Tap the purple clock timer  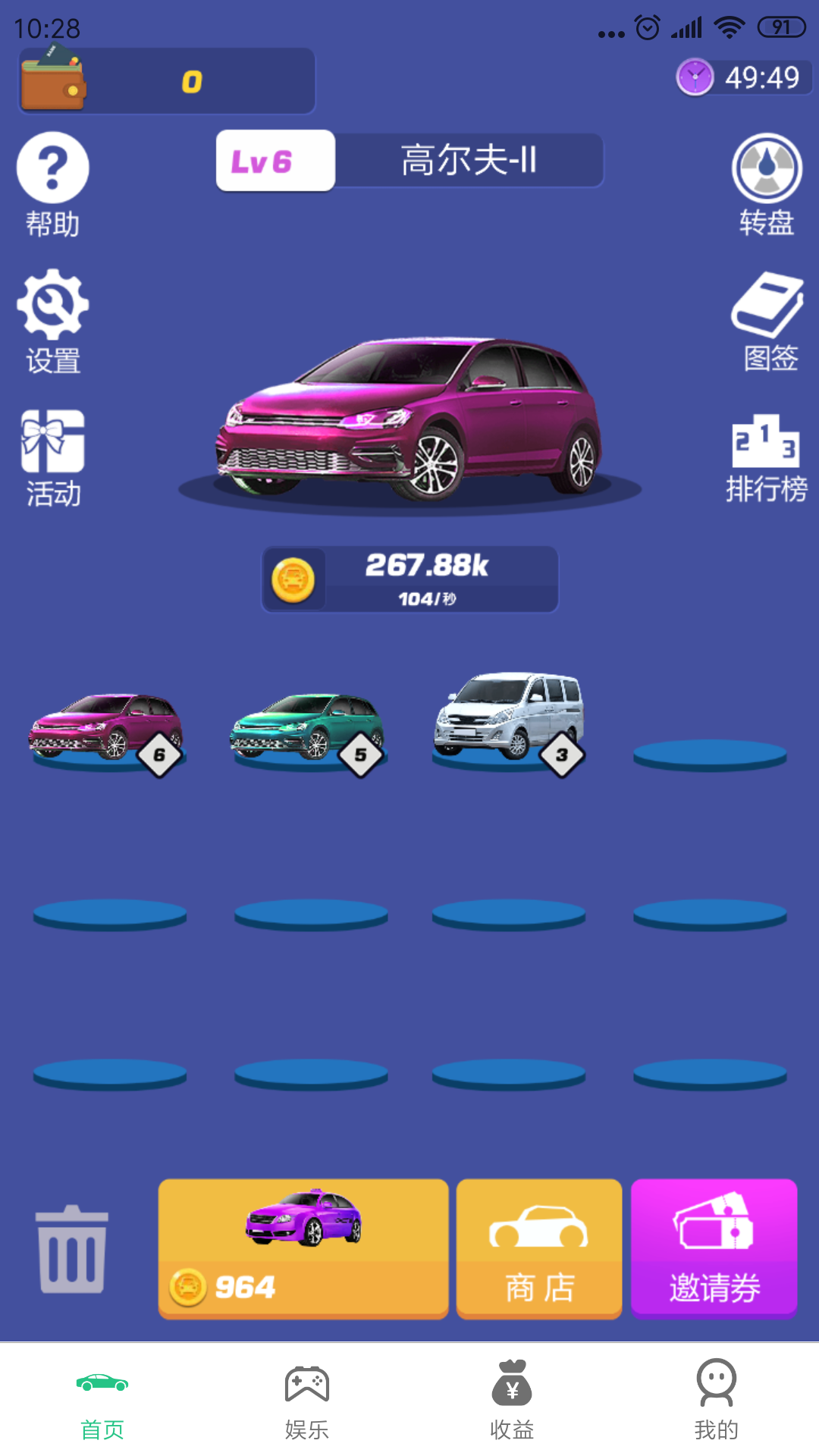pos(743,77)
